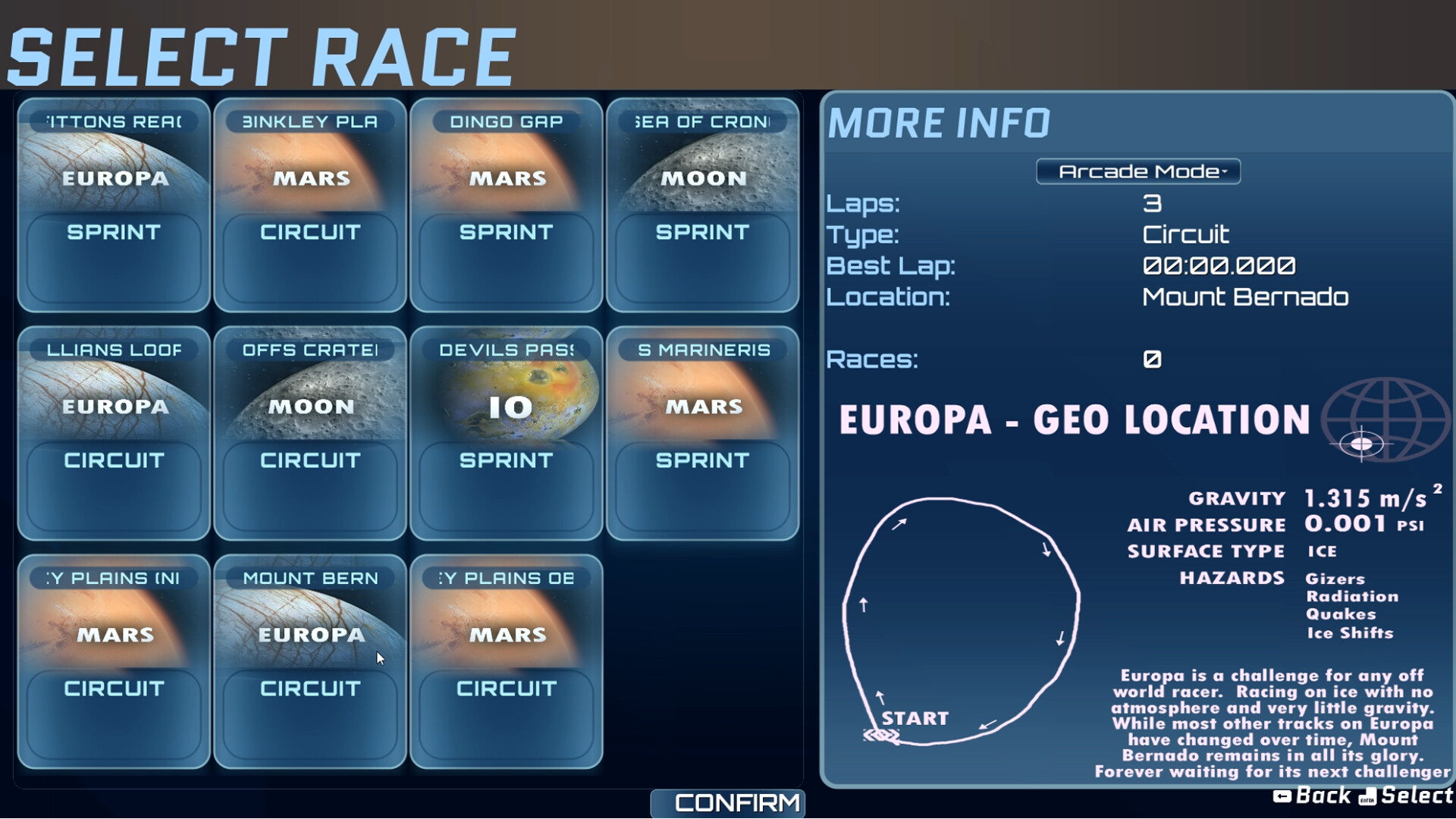Select the Sea of Cronus Moon sprint
The image size is (1456, 819).
(x=702, y=205)
